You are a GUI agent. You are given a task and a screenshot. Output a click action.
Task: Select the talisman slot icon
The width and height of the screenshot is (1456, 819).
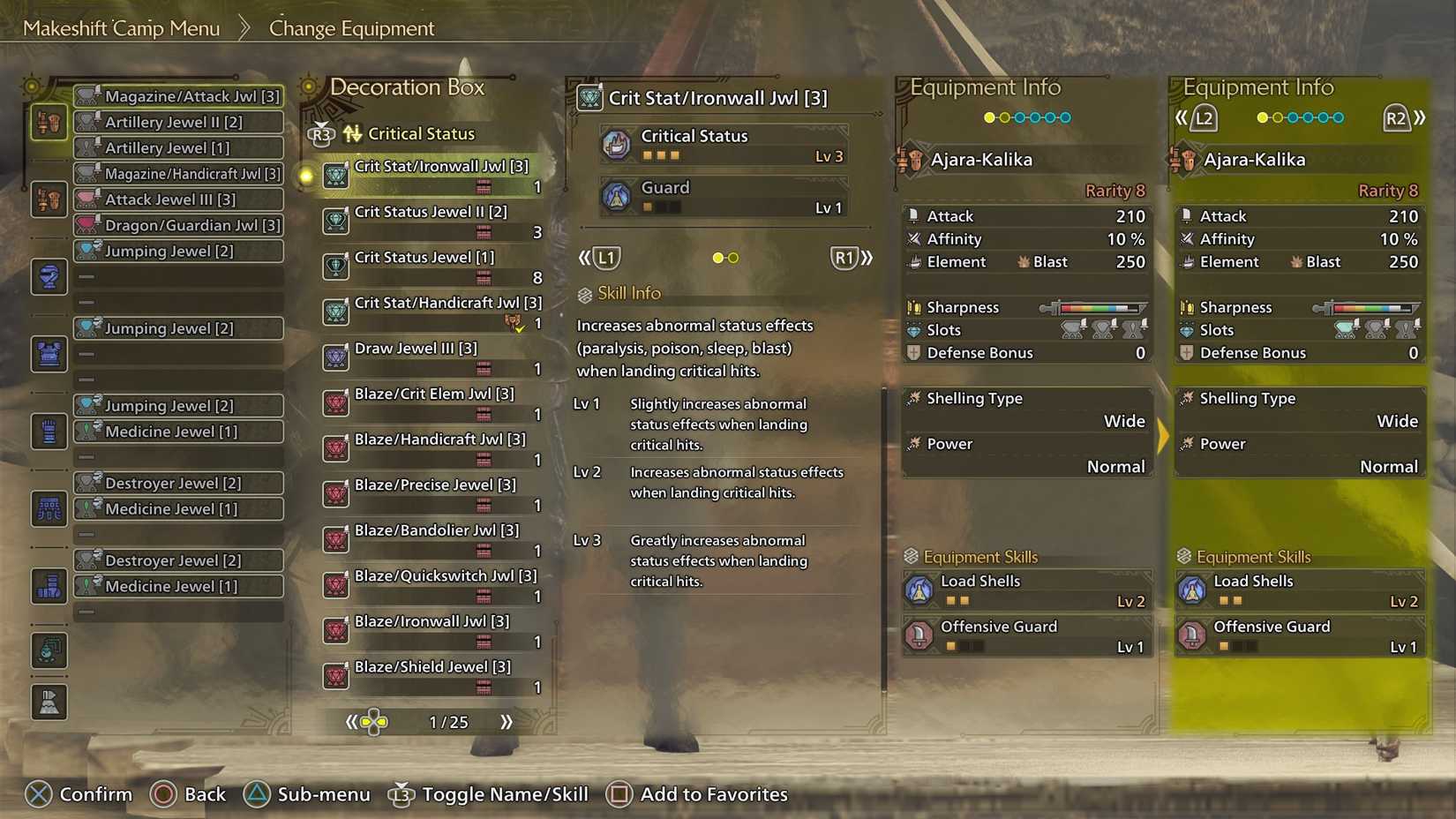pos(49,651)
